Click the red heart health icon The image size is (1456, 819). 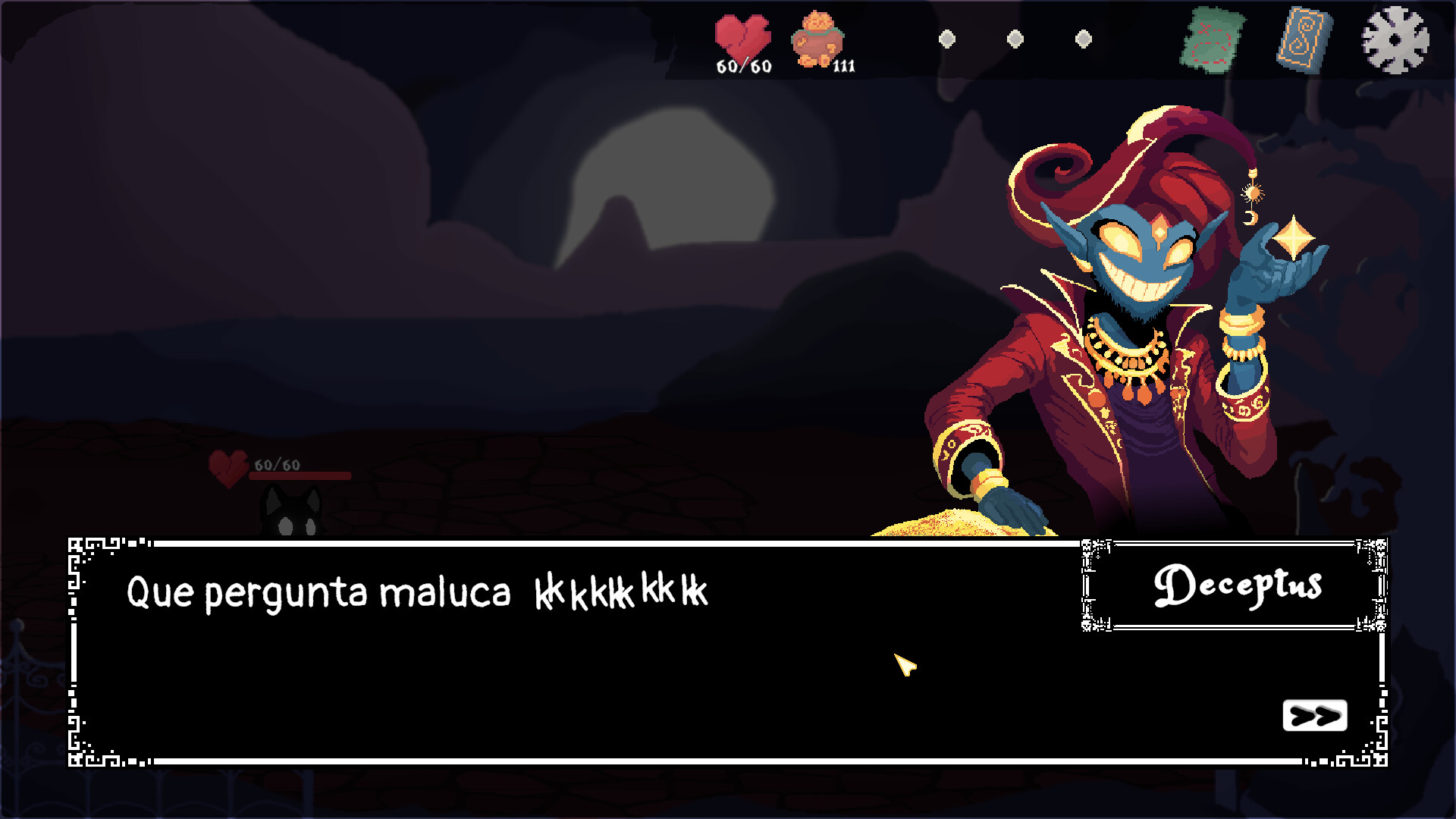743,36
